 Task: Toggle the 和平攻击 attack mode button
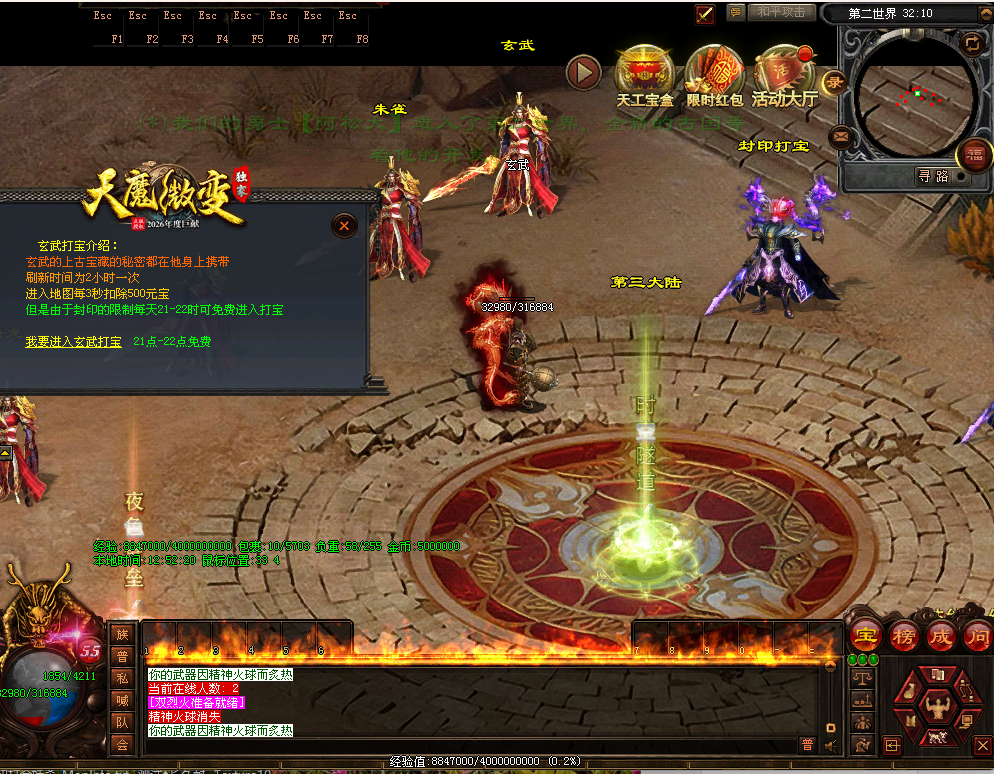[x=781, y=13]
